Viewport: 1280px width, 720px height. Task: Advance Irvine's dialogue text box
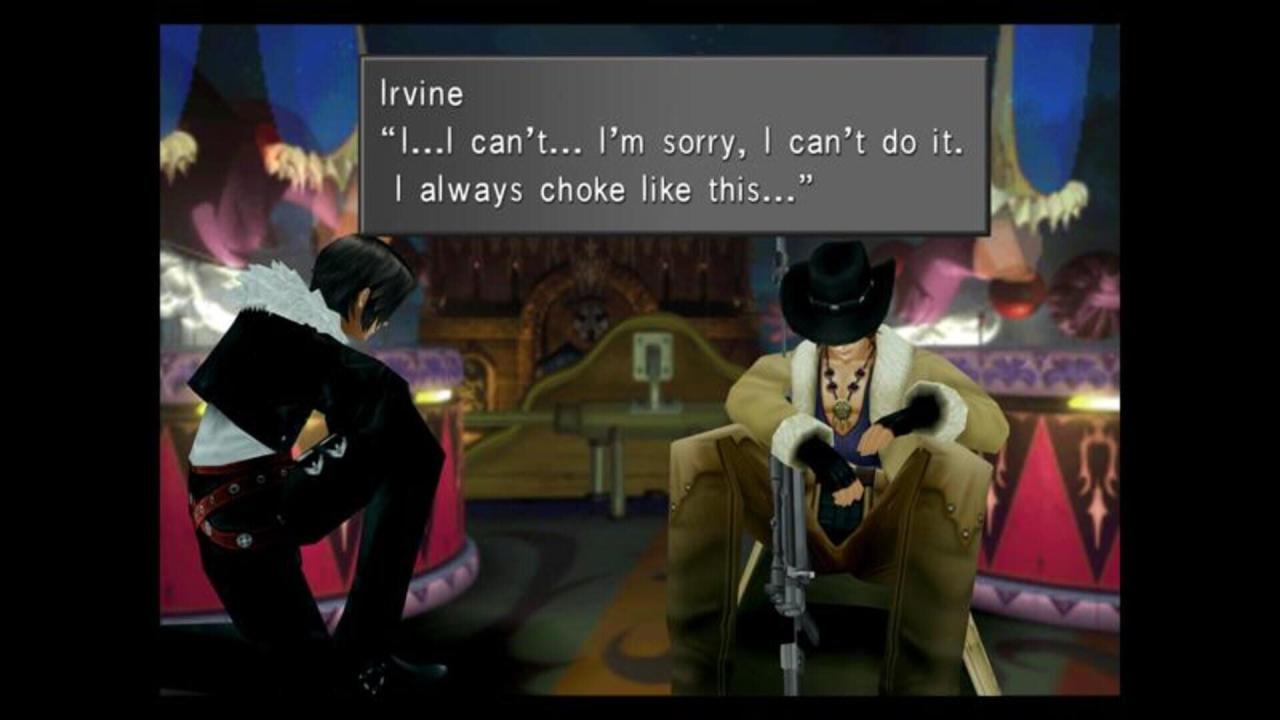pyautogui.click(x=673, y=146)
